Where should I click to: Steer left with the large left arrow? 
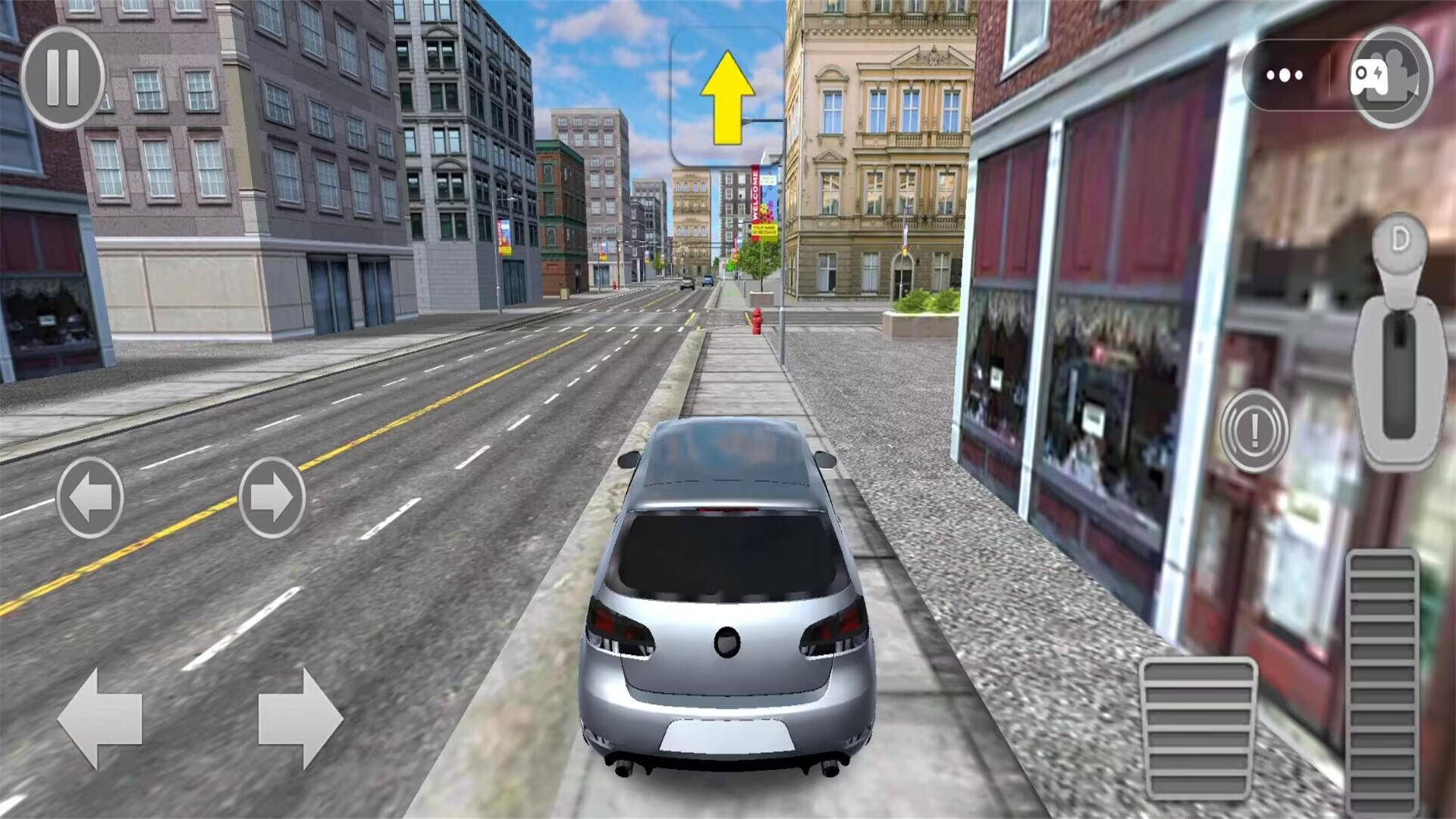(100, 718)
